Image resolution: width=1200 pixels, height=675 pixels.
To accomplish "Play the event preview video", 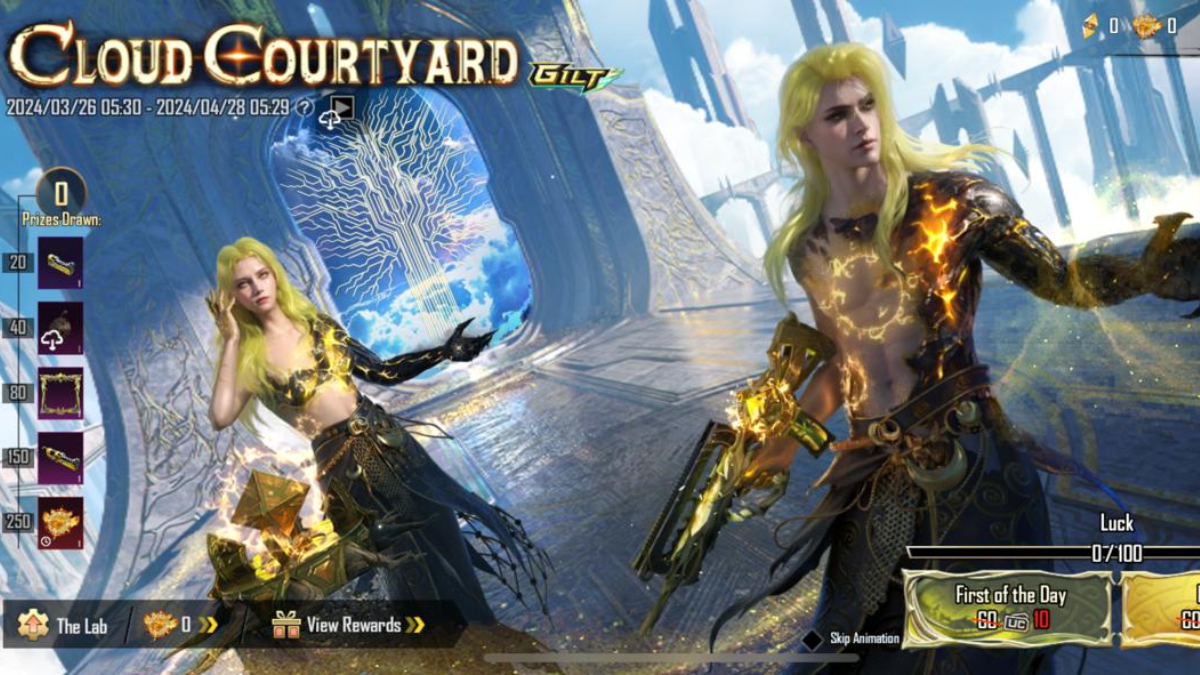I will coord(343,107).
